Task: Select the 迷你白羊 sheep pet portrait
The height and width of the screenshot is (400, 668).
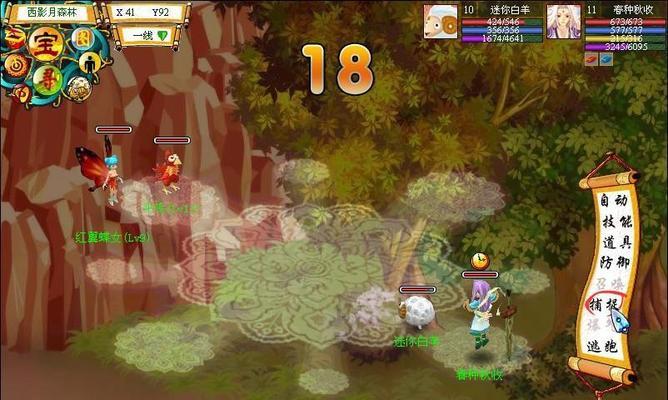Action: tap(441, 22)
